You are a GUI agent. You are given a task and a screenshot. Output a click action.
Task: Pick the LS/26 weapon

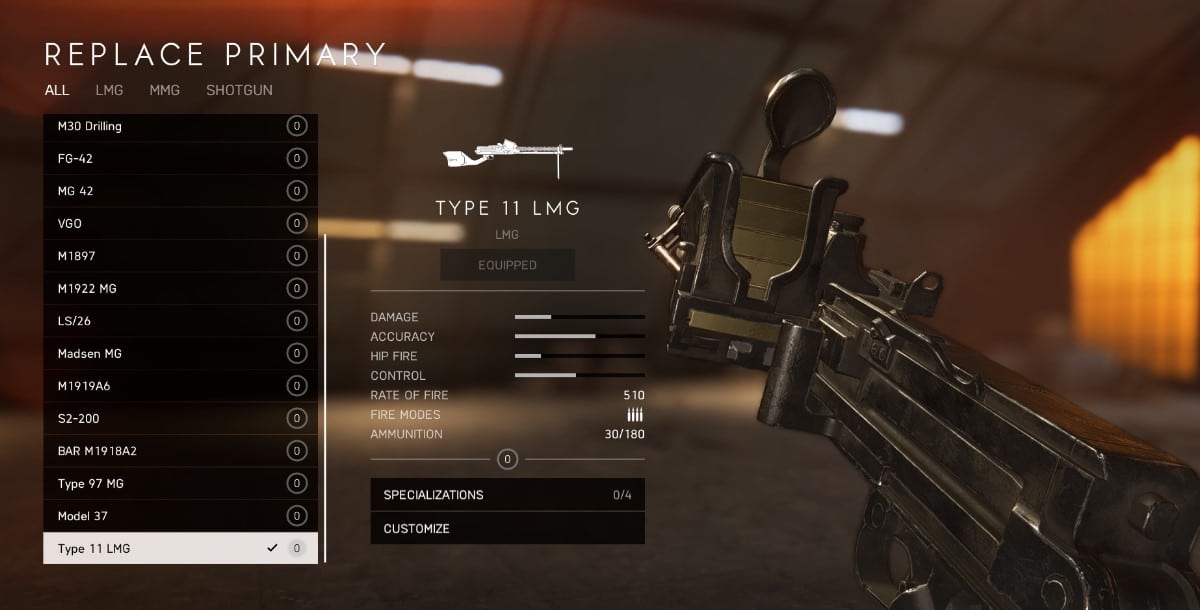pos(180,321)
